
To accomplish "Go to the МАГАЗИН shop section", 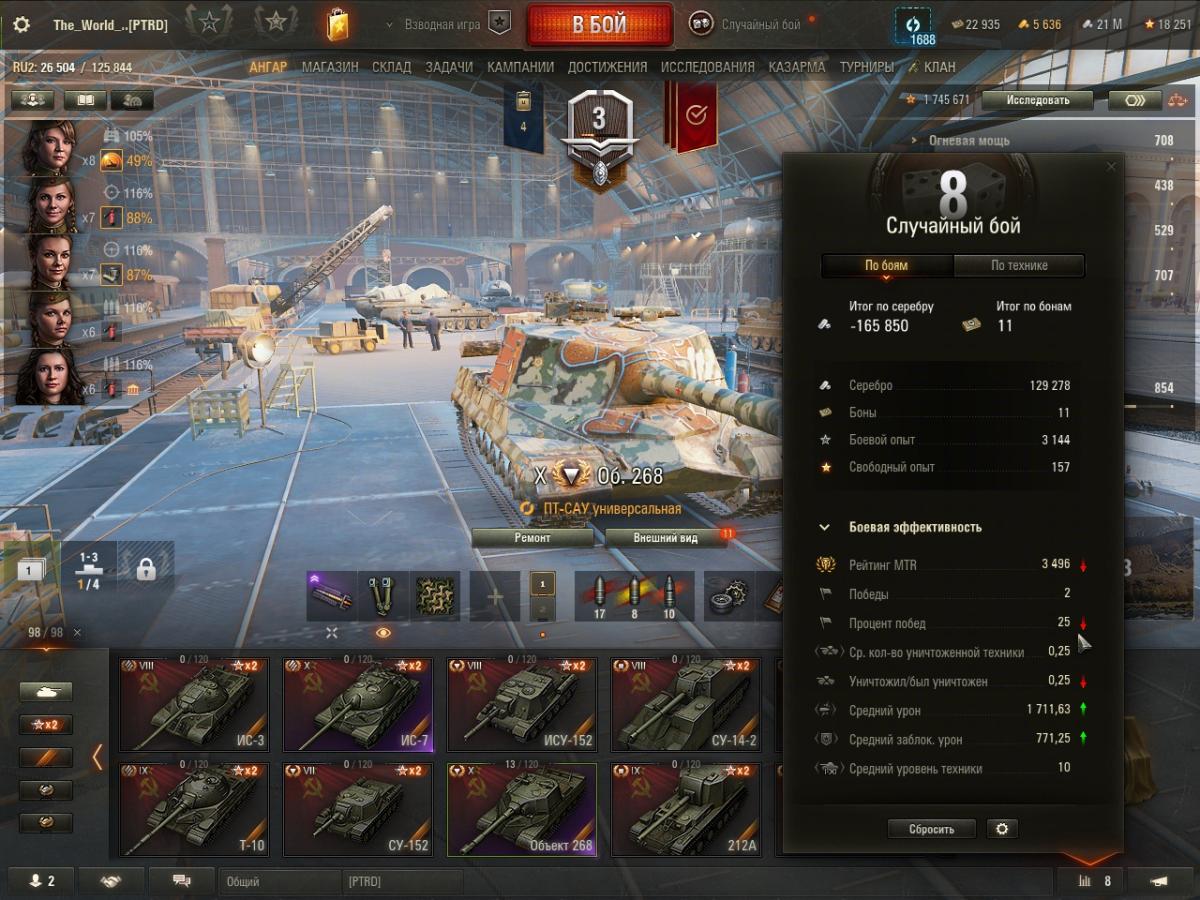I will pos(329,67).
